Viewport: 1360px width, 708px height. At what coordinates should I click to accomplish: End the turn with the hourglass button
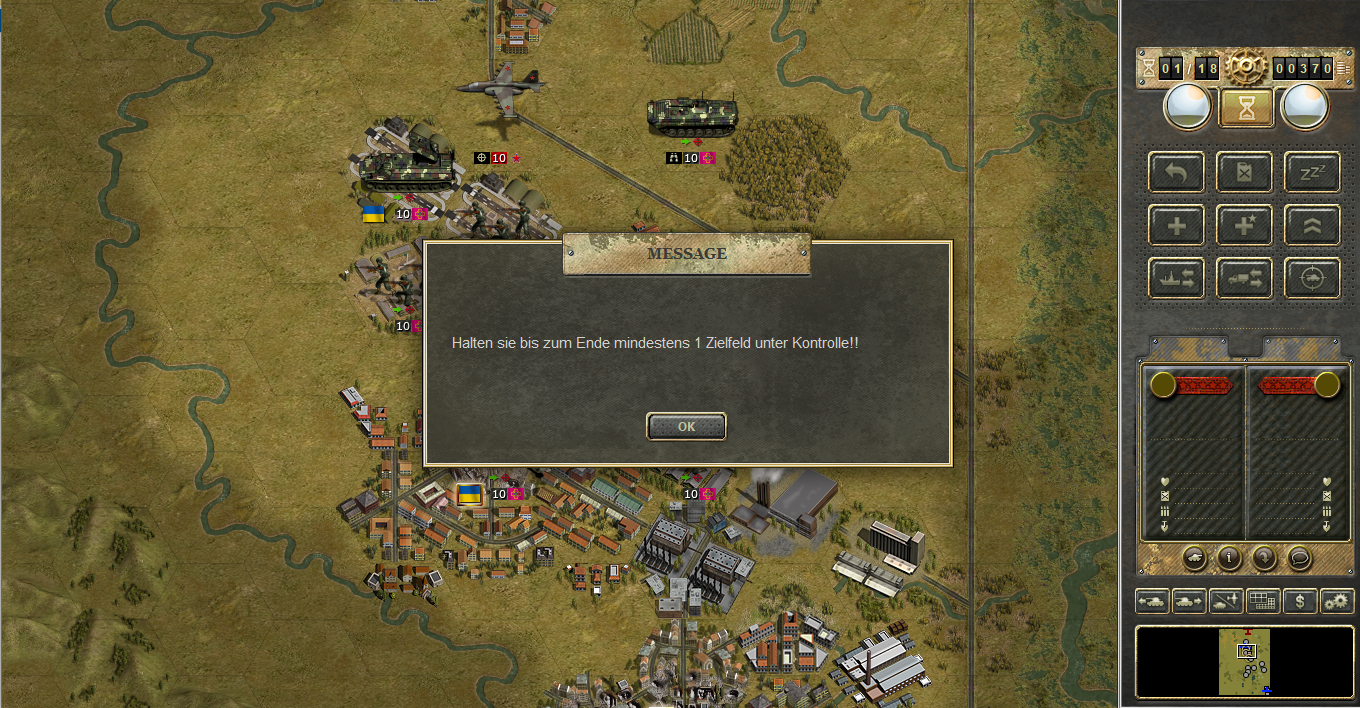(x=1246, y=108)
